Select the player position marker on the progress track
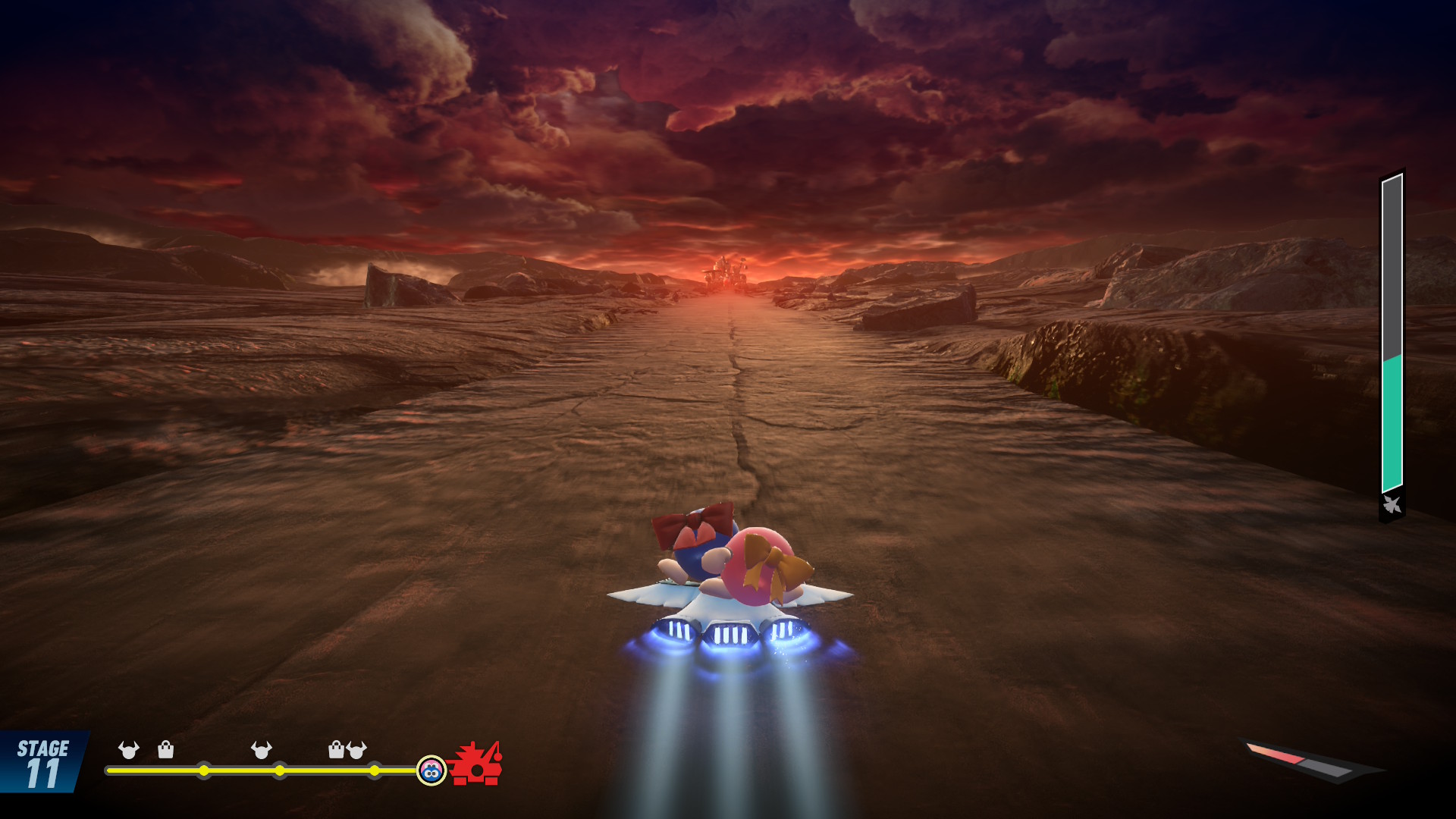The height and width of the screenshot is (819, 1456). [x=431, y=770]
